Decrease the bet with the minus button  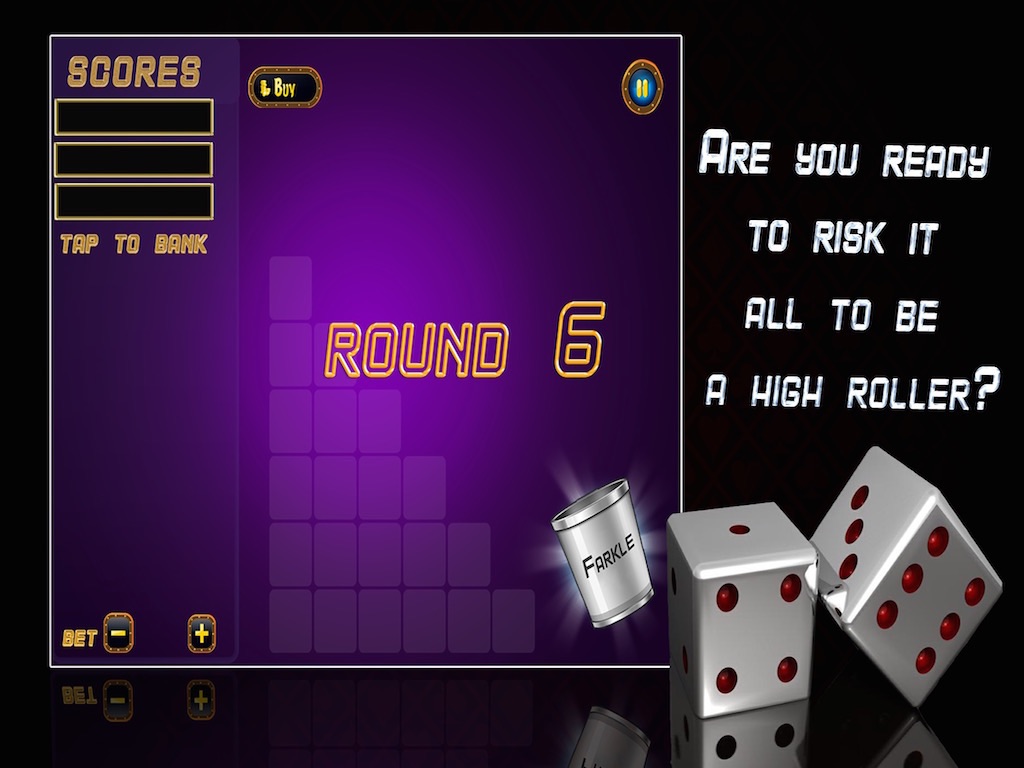pyautogui.click(x=118, y=633)
